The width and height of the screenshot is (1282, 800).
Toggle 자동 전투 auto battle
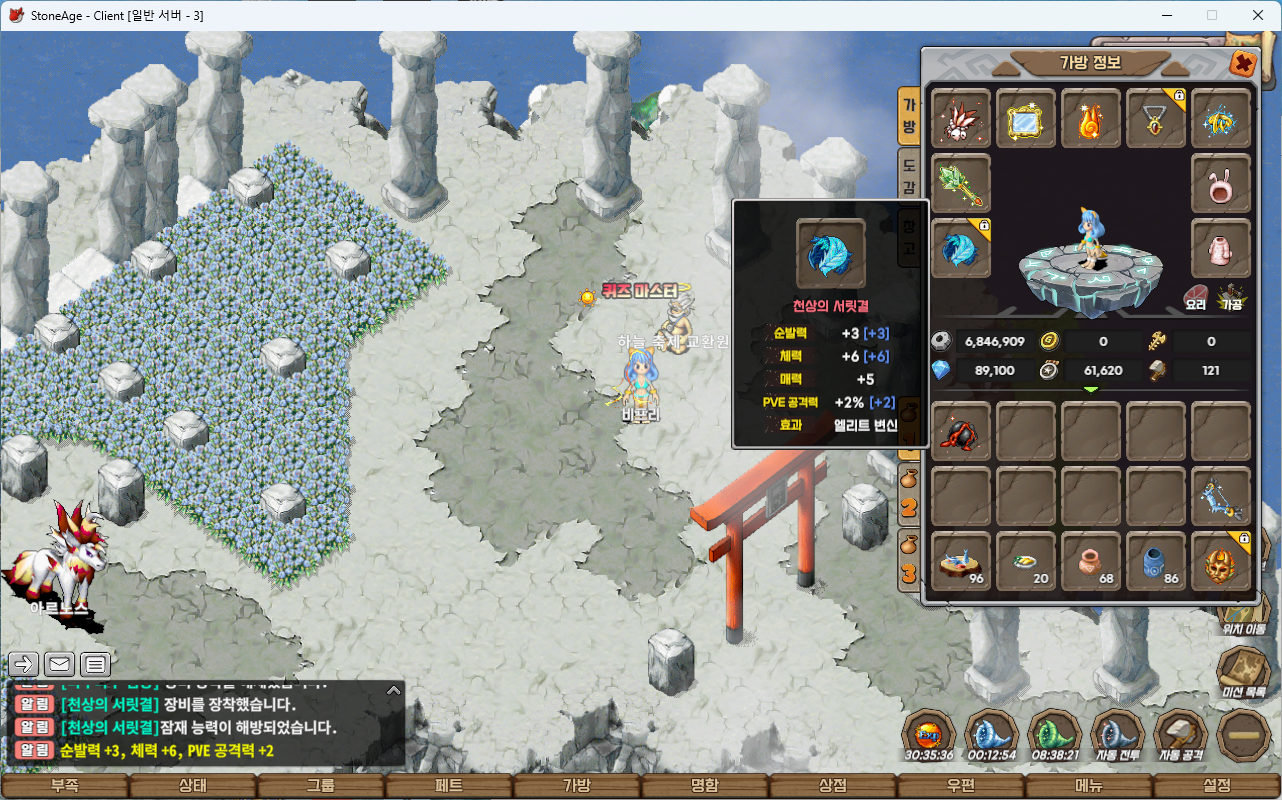point(1117,735)
